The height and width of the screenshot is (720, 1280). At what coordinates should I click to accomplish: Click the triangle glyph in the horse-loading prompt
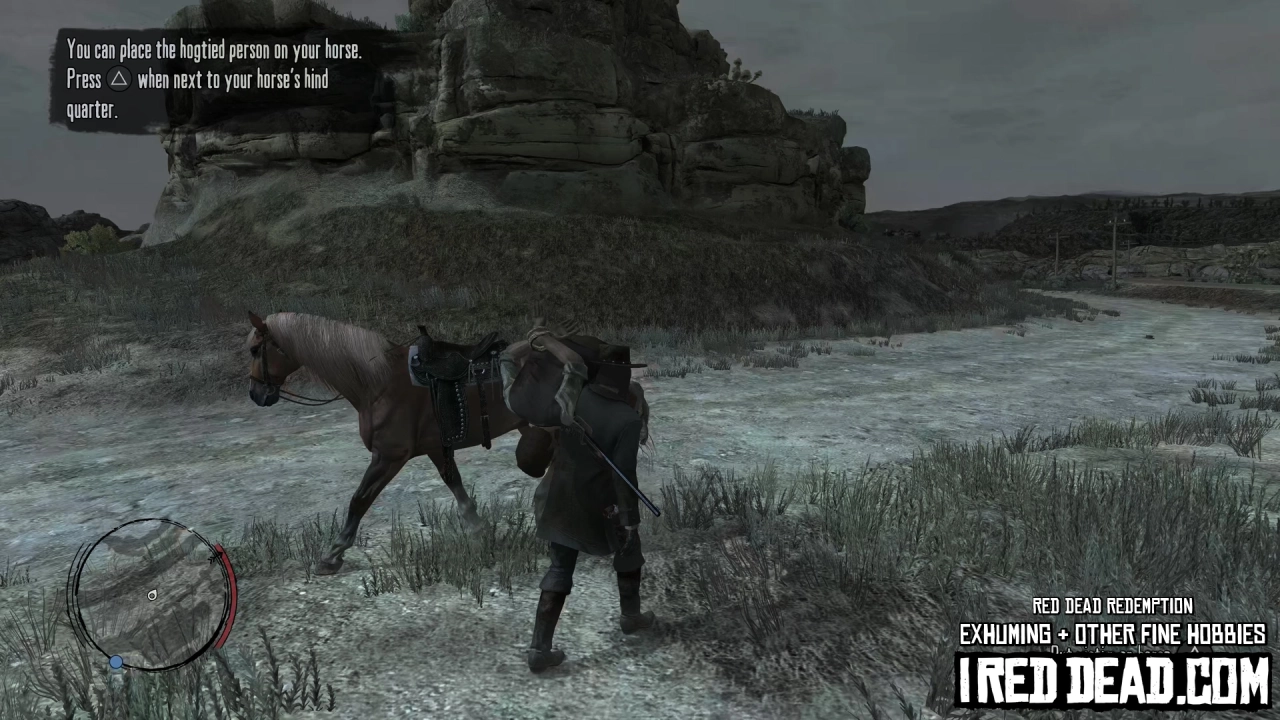pos(119,80)
